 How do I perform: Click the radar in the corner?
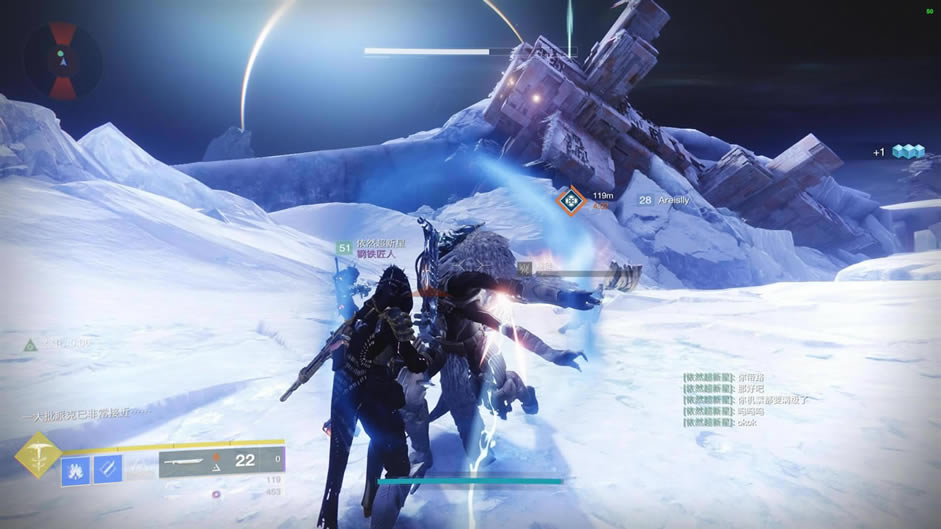point(61,60)
